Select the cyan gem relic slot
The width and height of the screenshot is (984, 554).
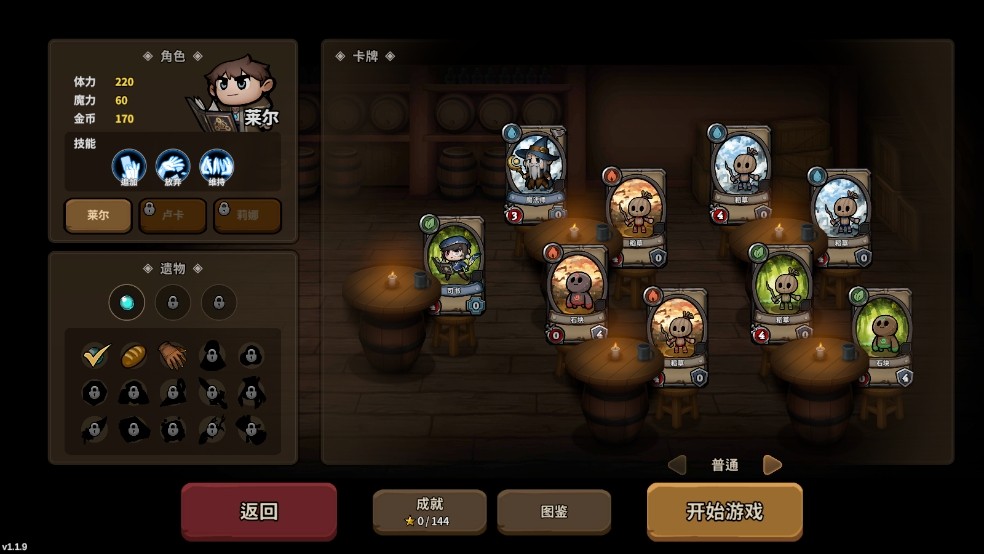[127, 302]
